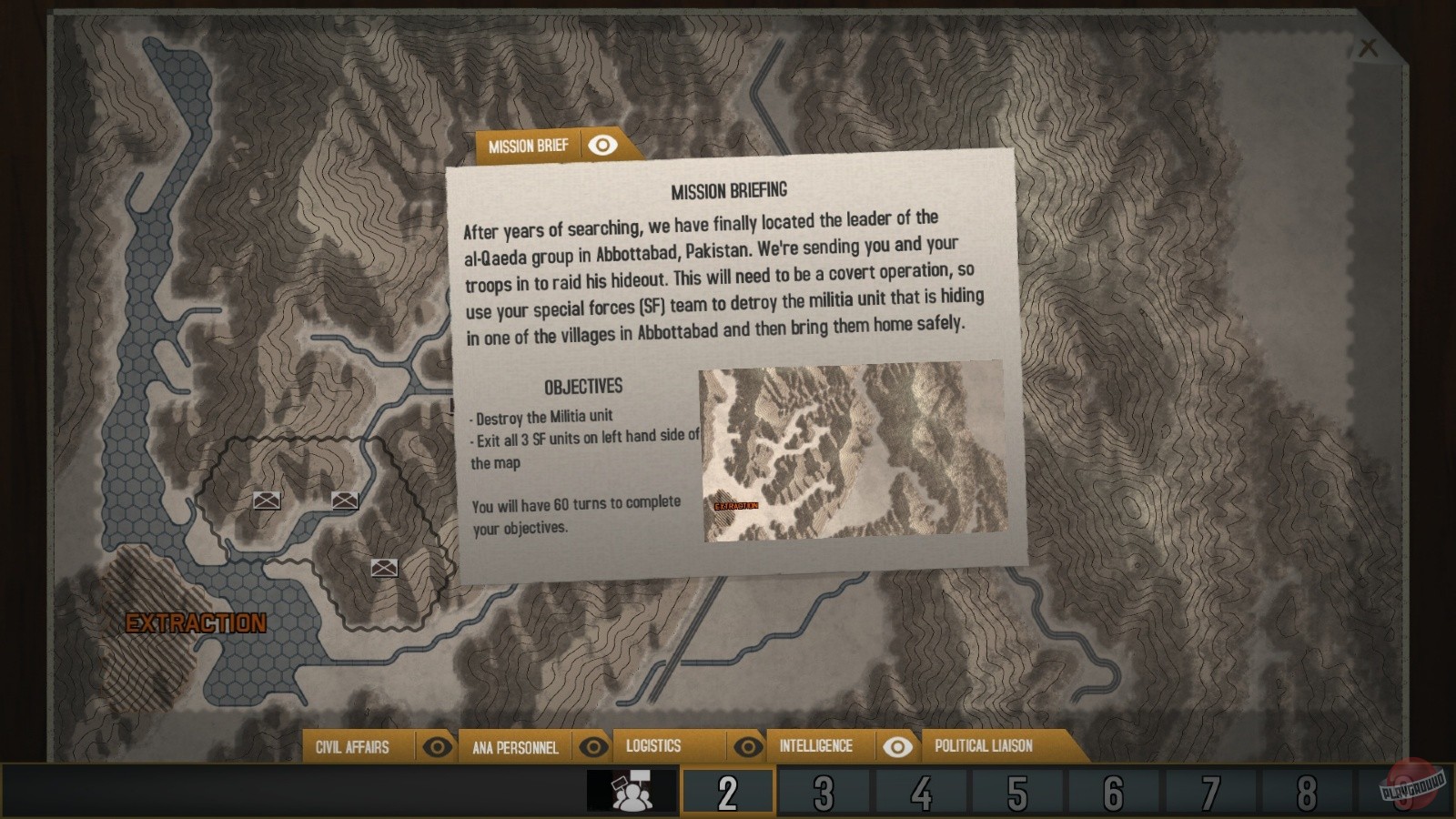Expand the Civil Affairs panel
The image size is (1456, 819).
pos(351,746)
